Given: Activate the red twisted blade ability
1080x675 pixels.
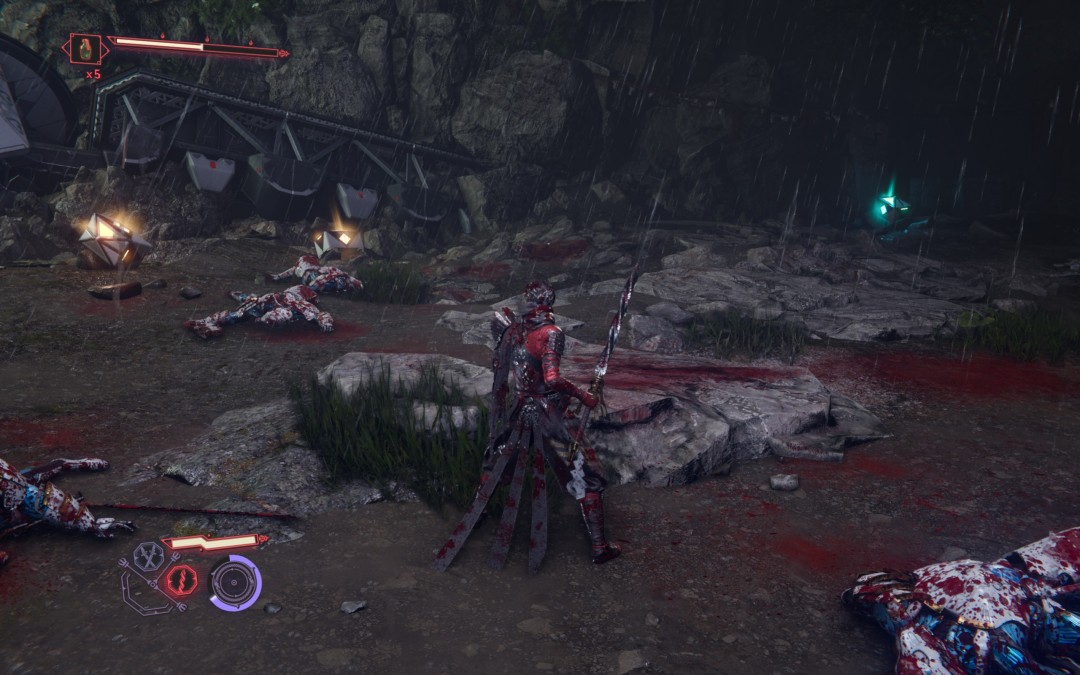Looking at the screenshot, I should pos(181,580).
